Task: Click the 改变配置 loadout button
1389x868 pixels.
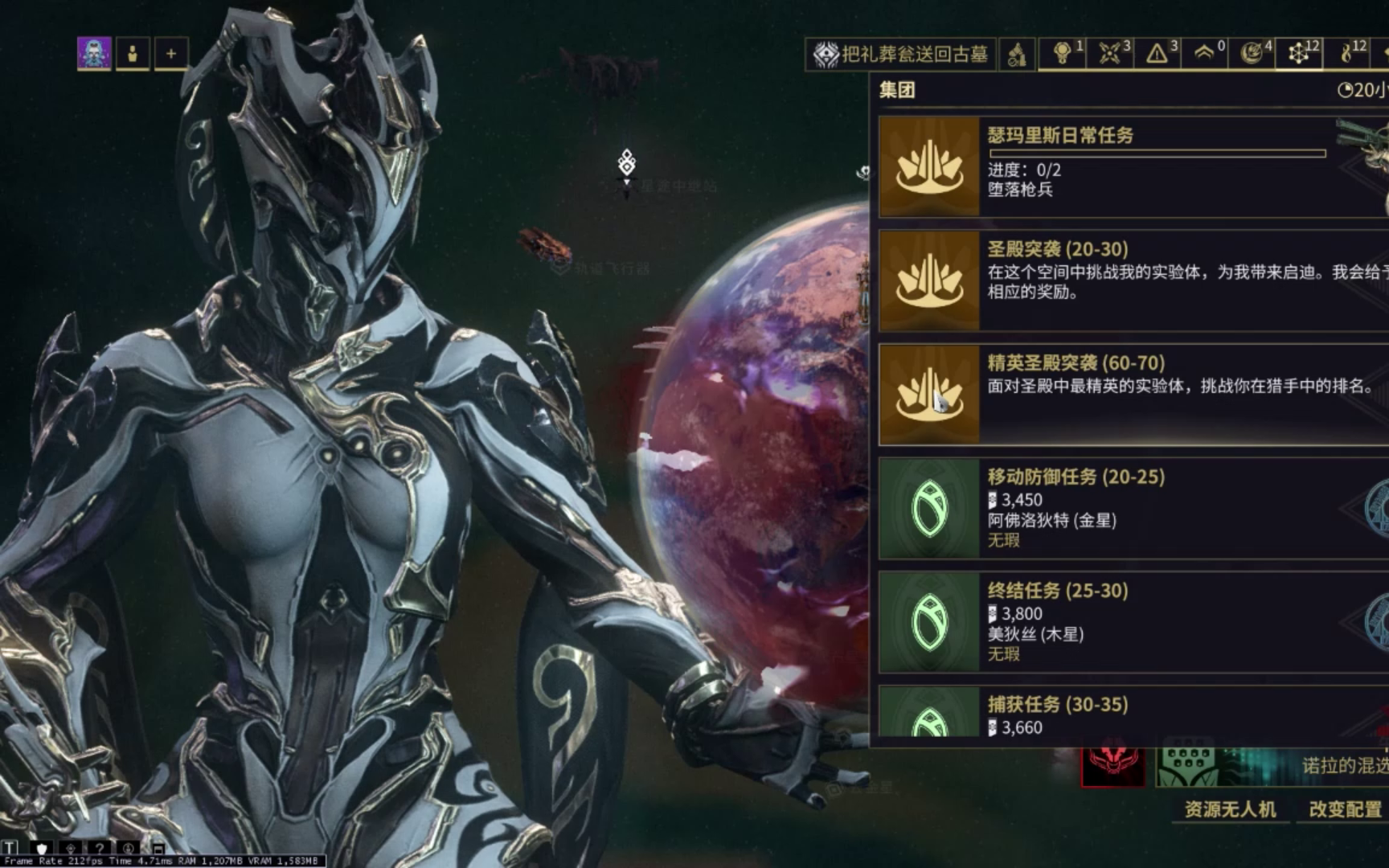Action: pyautogui.click(x=1345, y=809)
